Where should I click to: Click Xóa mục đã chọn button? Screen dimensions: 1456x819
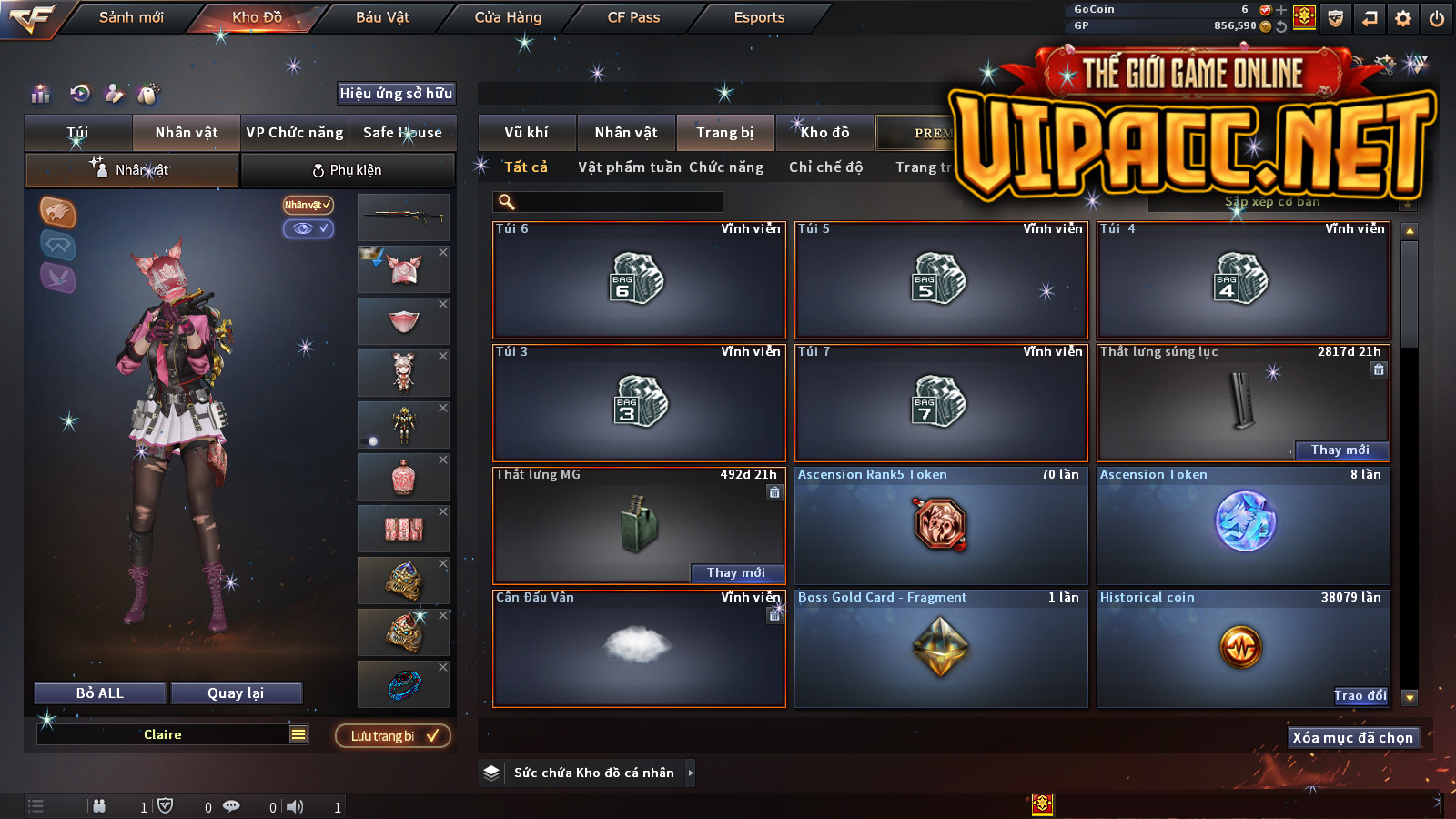[x=1352, y=737]
